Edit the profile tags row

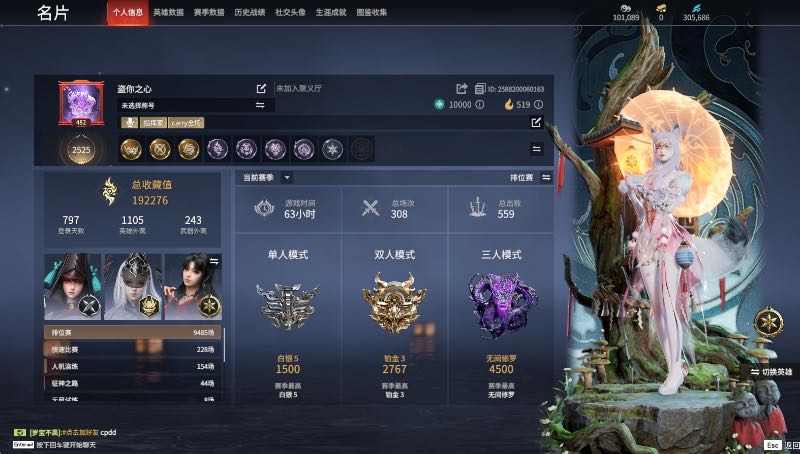(x=536, y=123)
